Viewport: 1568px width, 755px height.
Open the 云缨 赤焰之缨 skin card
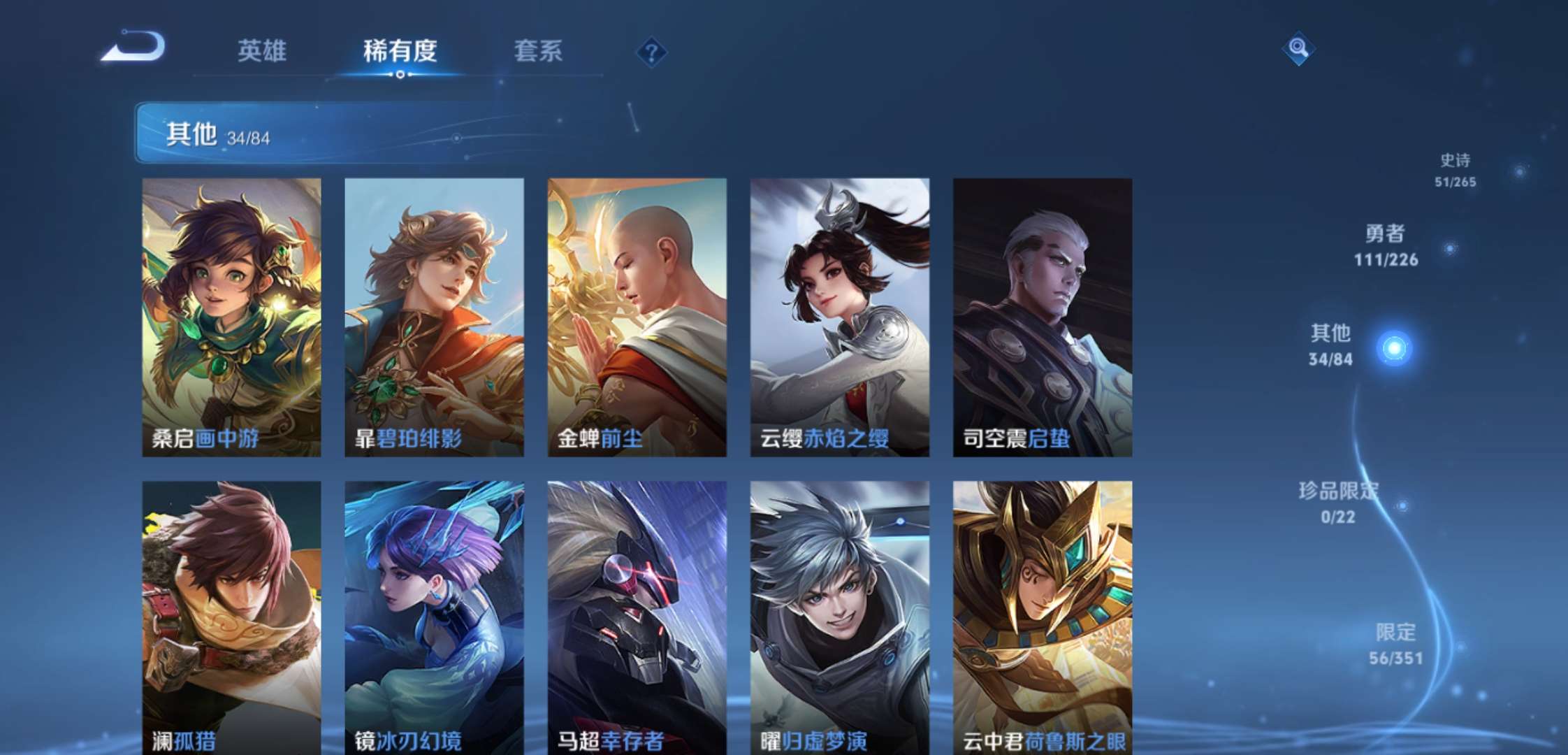click(x=841, y=315)
